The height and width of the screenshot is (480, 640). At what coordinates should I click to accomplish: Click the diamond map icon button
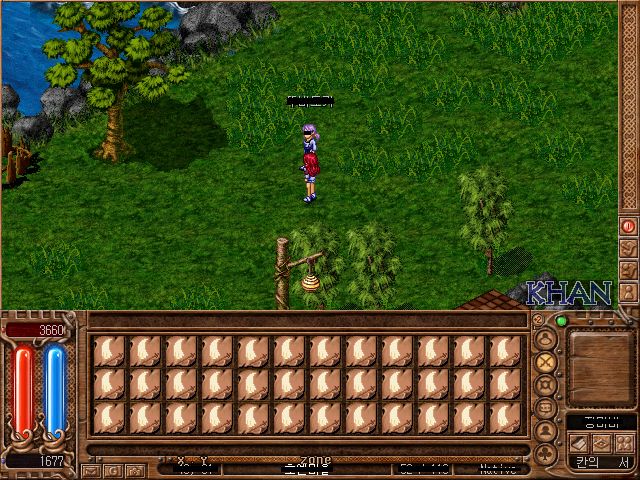tap(601, 442)
